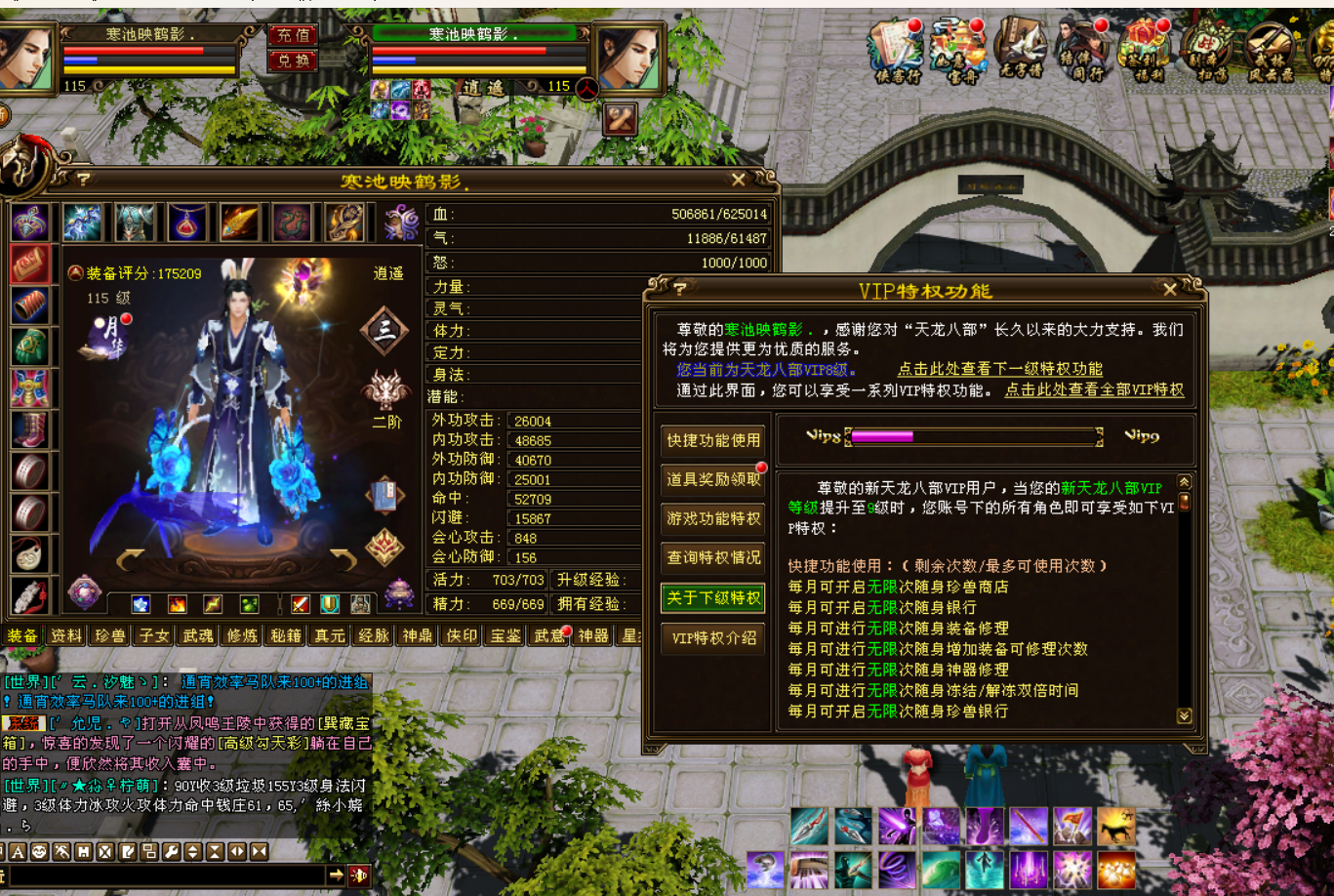Choose the 查询特权情况 button
1334x896 pixels.
pos(713,557)
